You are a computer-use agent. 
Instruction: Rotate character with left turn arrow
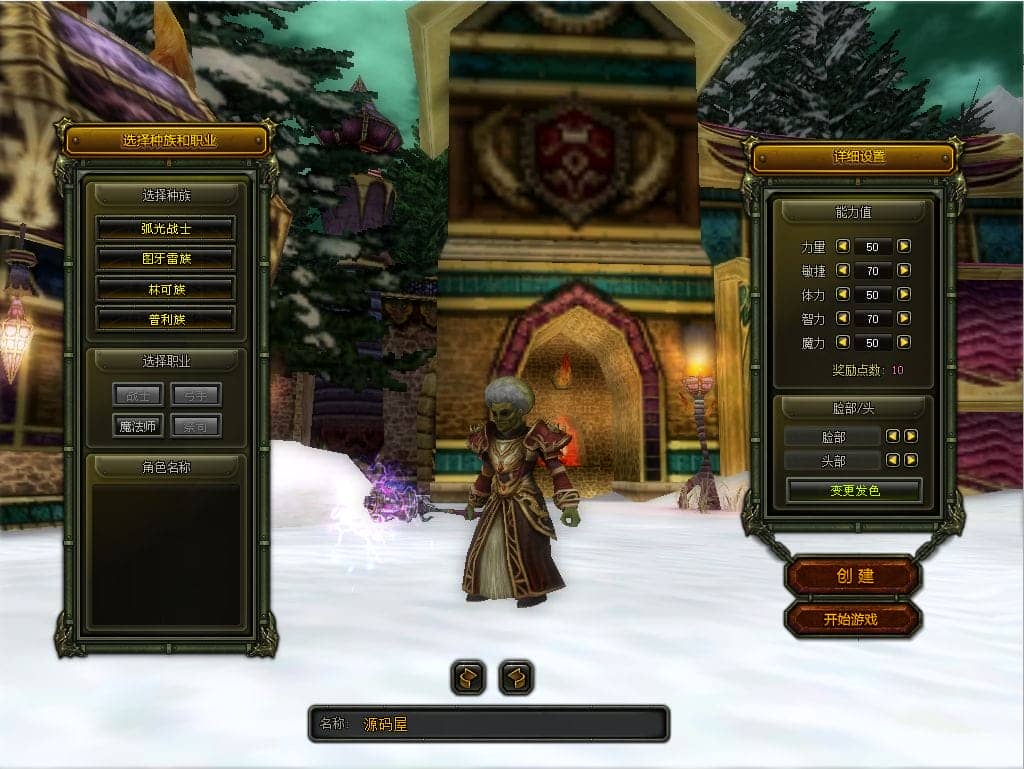point(468,678)
